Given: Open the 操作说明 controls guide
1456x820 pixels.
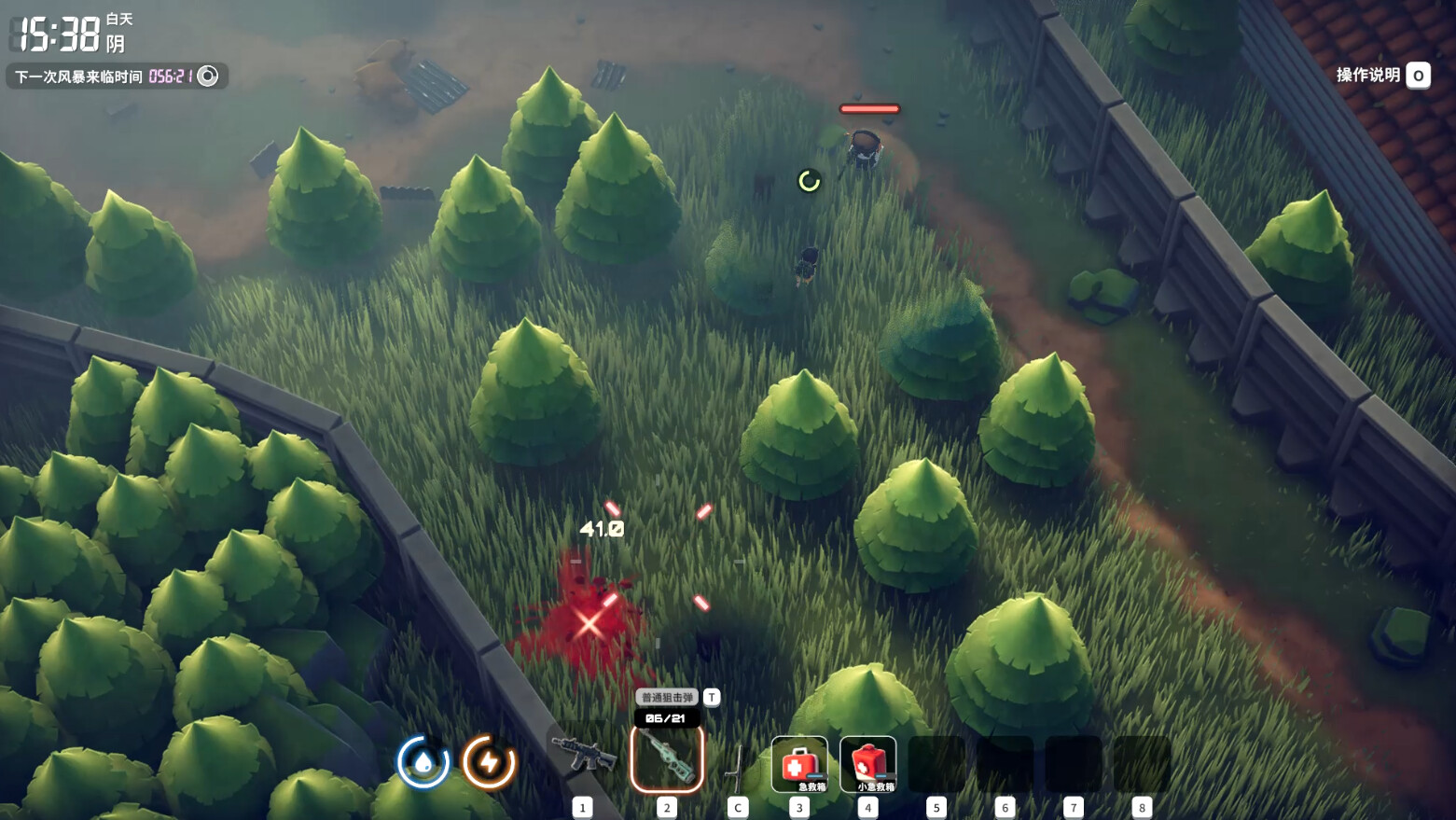Looking at the screenshot, I should coord(1382,75).
